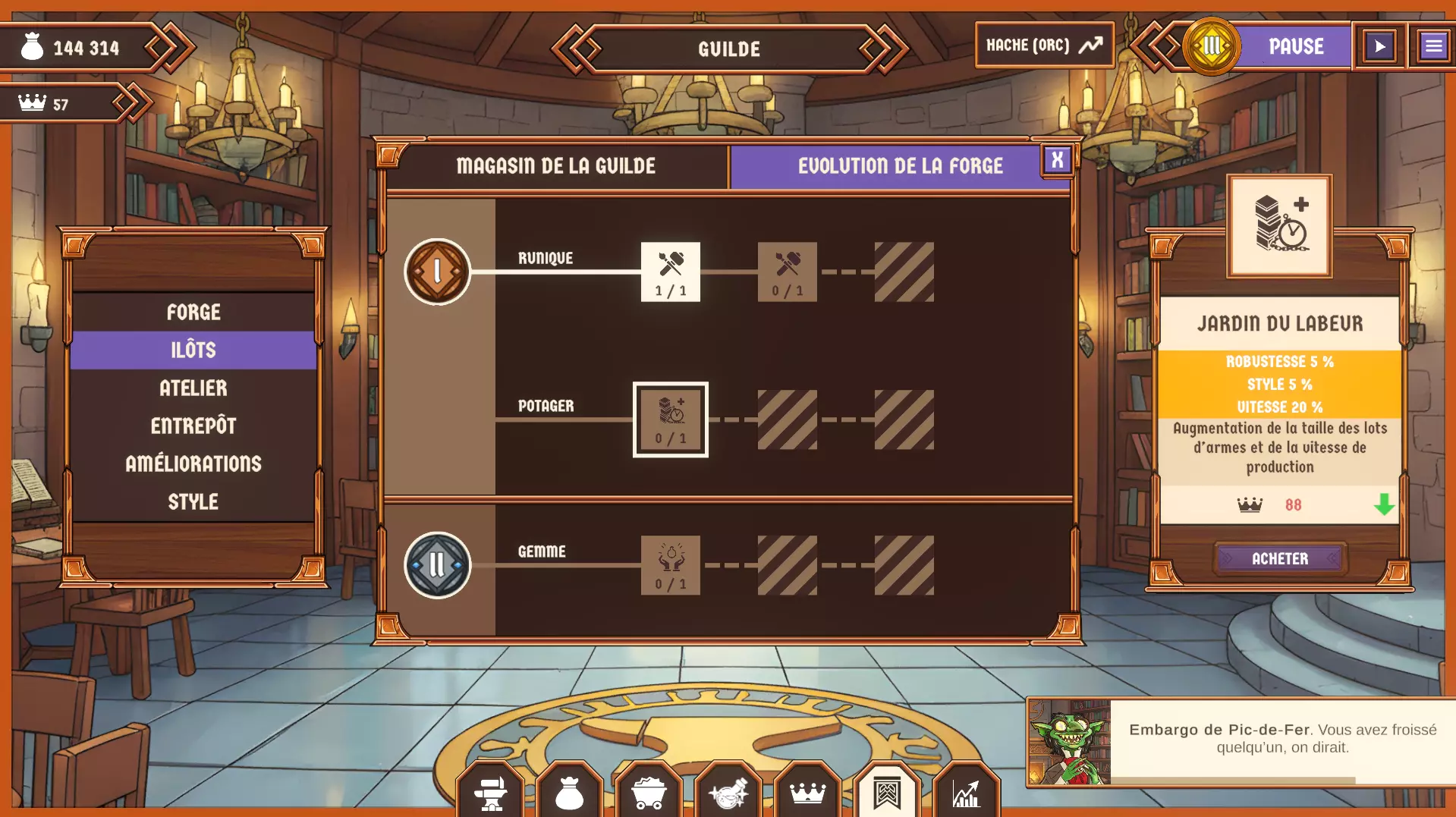Select the Evolution de la Forge tab
This screenshot has width=1456, height=817.
900,166
